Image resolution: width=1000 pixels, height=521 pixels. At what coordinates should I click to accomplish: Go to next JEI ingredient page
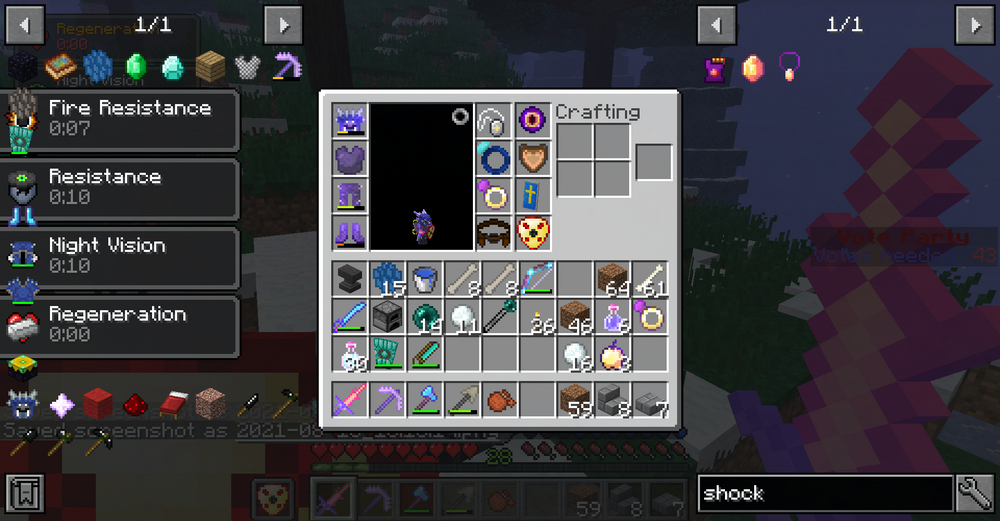point(973,24)
